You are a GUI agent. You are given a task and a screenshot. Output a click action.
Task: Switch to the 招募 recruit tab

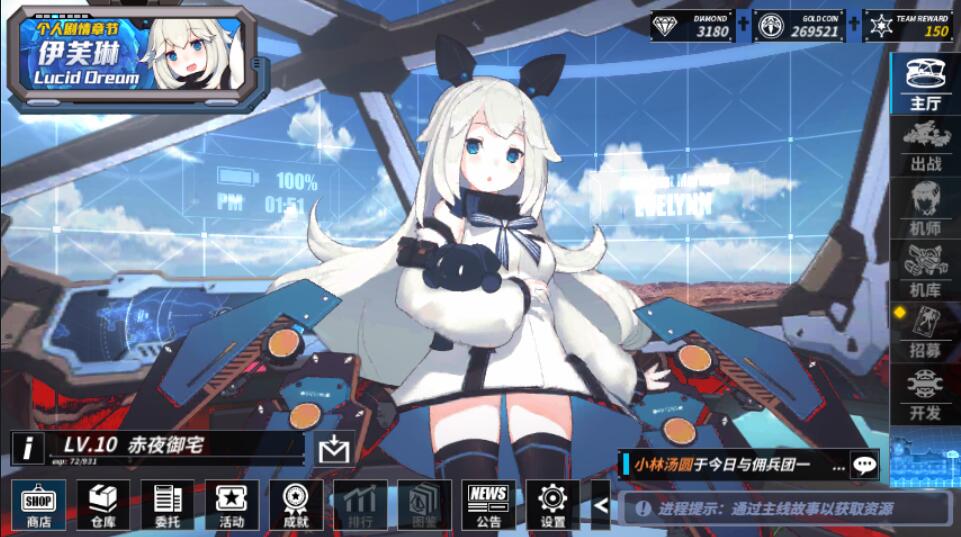(x=925, y=332)
